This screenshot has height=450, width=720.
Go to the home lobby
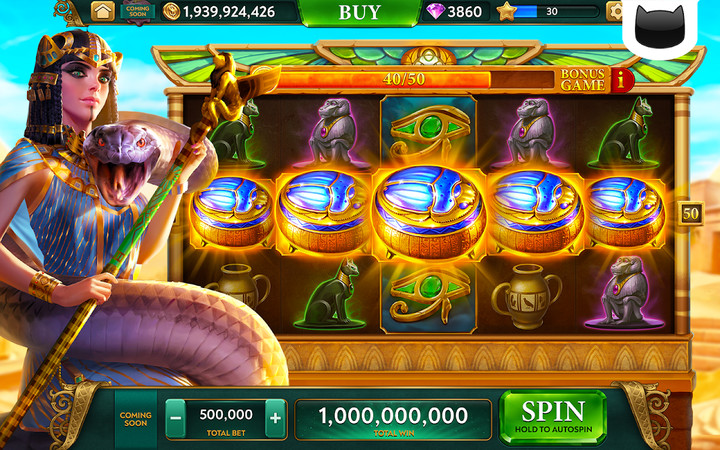(102, 12)
